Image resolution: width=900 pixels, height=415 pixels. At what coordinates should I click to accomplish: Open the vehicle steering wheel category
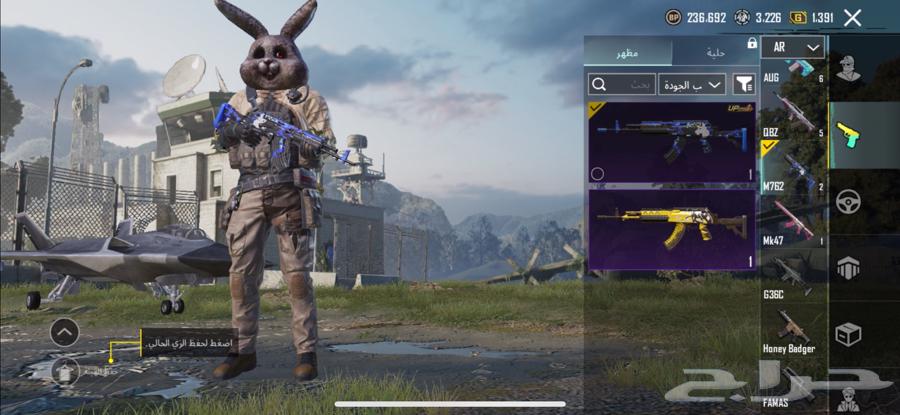pos(848,201)
